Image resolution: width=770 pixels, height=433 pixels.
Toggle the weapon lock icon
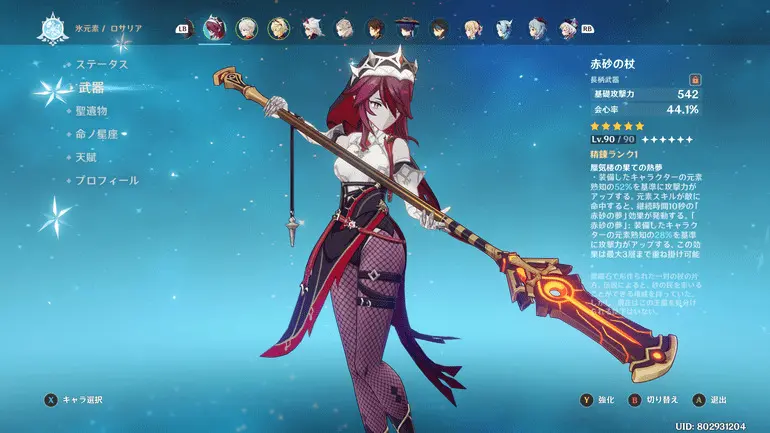692,78
